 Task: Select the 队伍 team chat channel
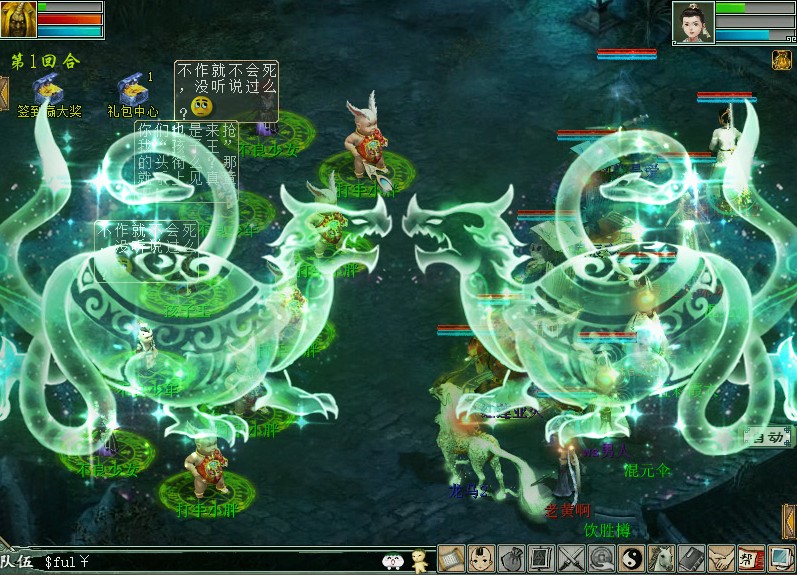tap(18, 563)
